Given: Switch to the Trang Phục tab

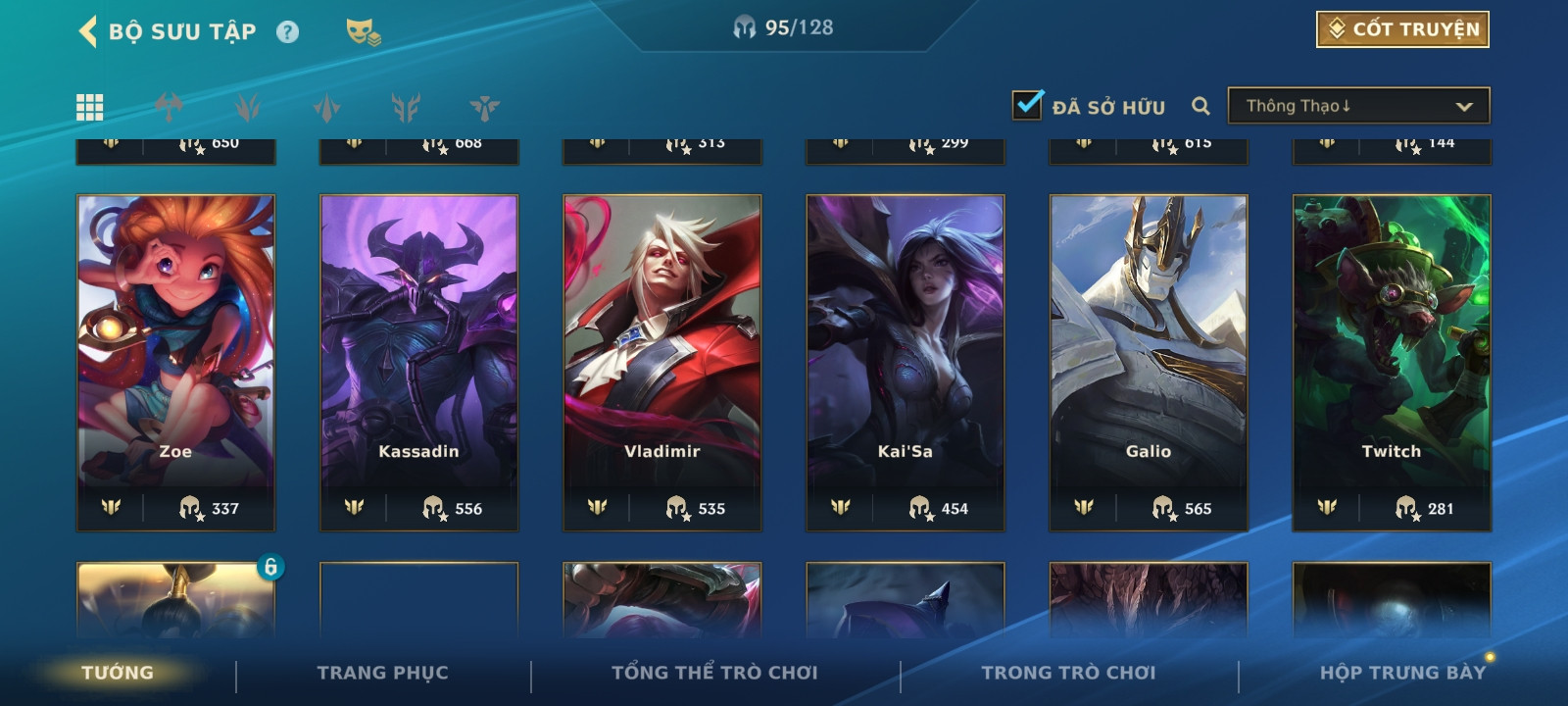Looking at the screenshot, I should [x=382, y=673].
